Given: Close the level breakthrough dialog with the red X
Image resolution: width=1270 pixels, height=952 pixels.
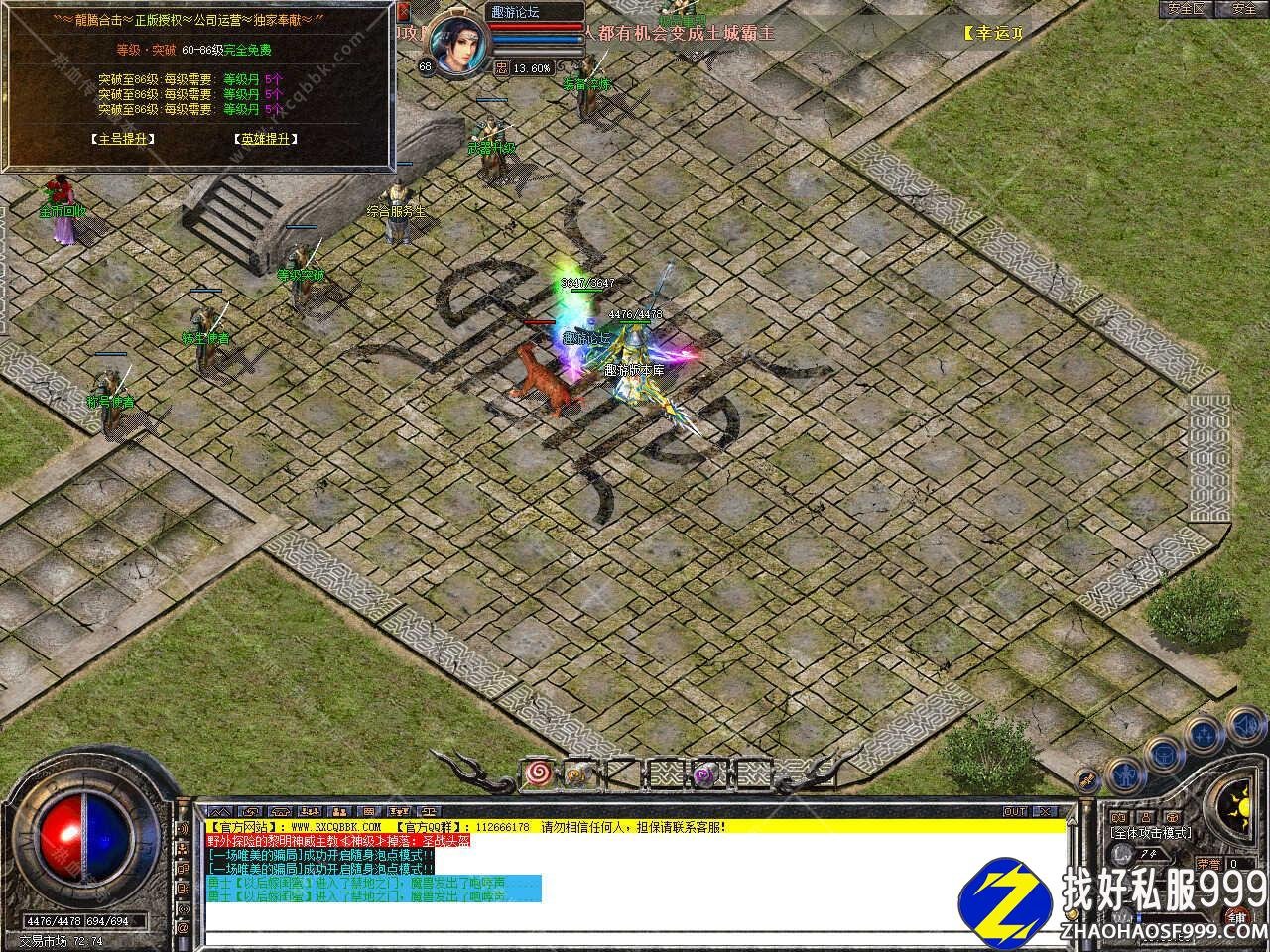Looking at the screenshot, I should point(403,12).
